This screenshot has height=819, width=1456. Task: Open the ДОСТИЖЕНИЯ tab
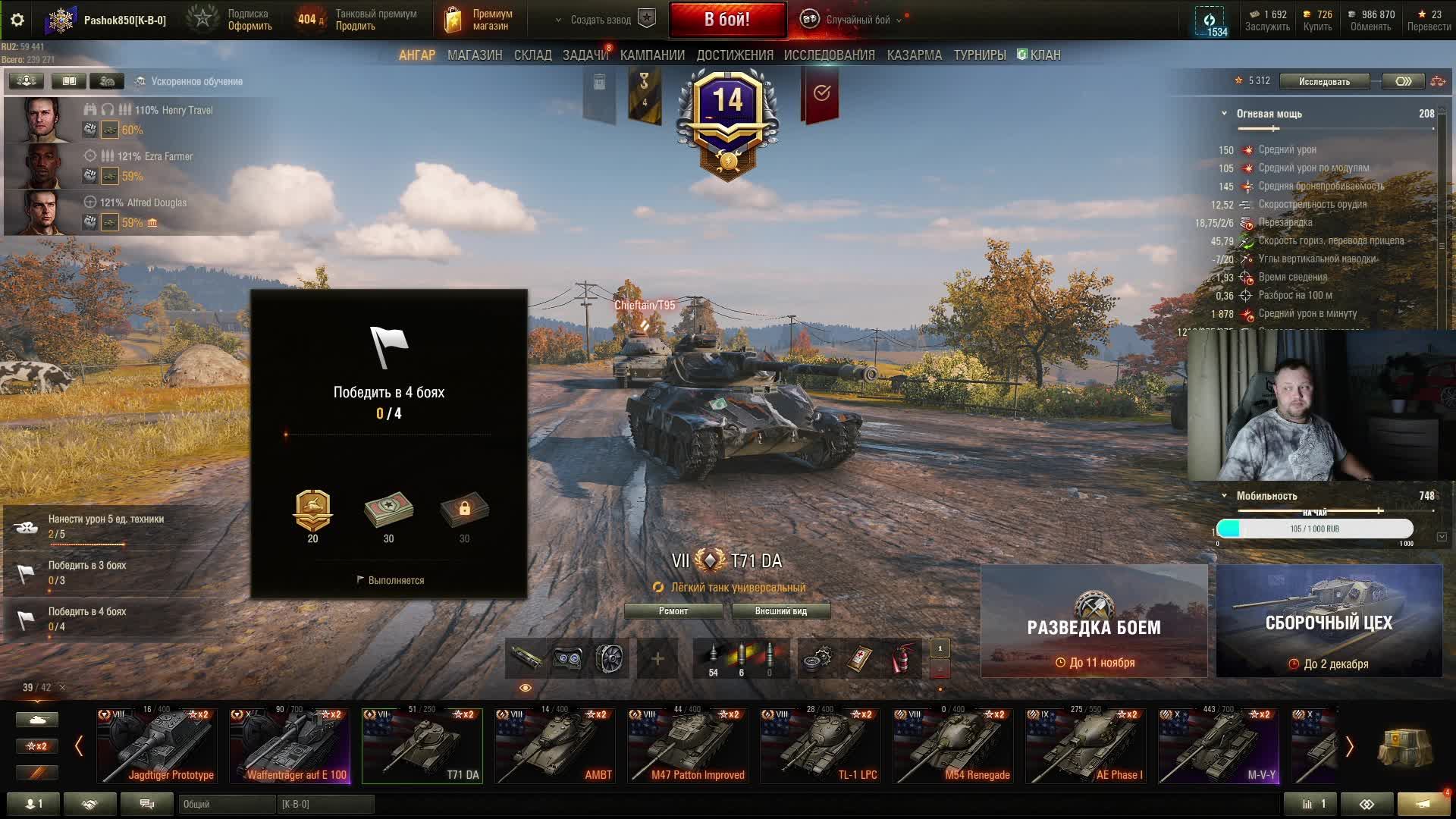click(734, 55)
